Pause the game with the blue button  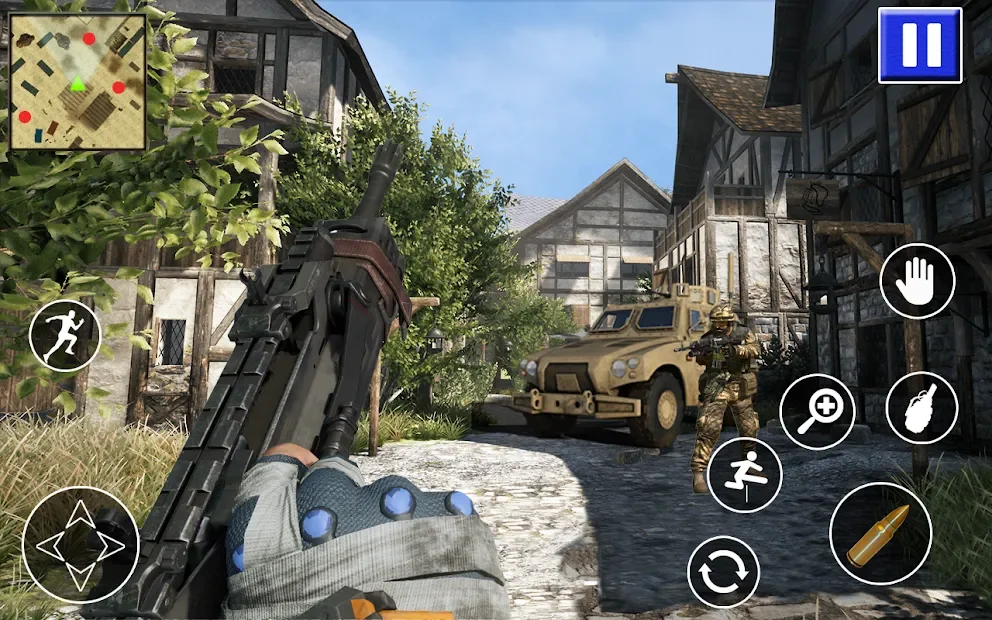point(920,45)
